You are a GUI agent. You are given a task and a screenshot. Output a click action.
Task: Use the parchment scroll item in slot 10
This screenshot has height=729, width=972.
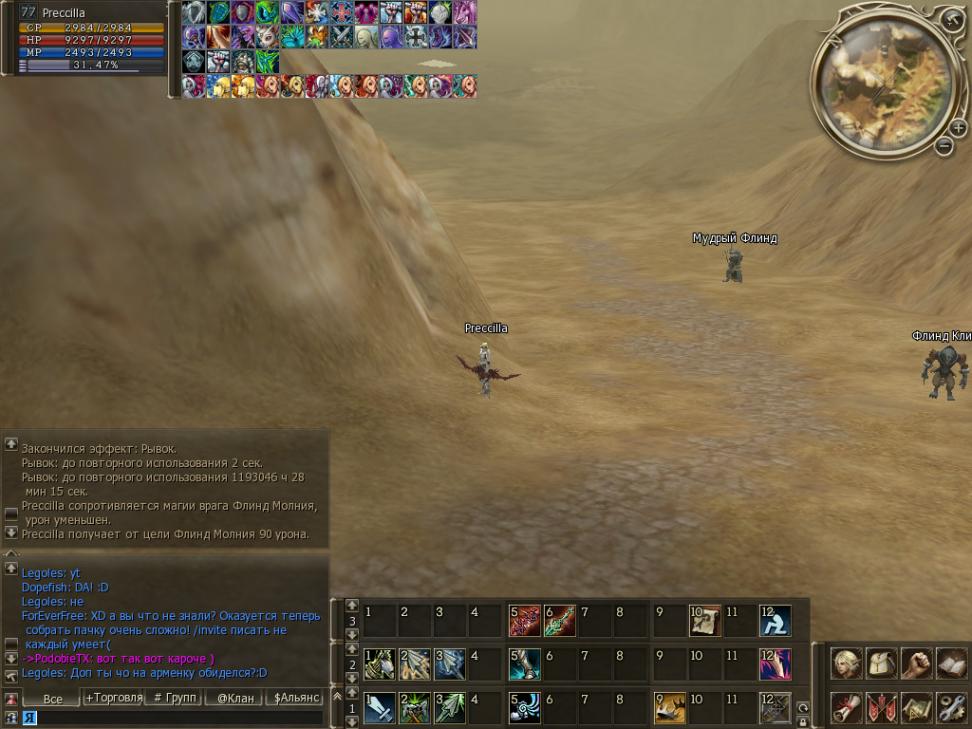704,620
